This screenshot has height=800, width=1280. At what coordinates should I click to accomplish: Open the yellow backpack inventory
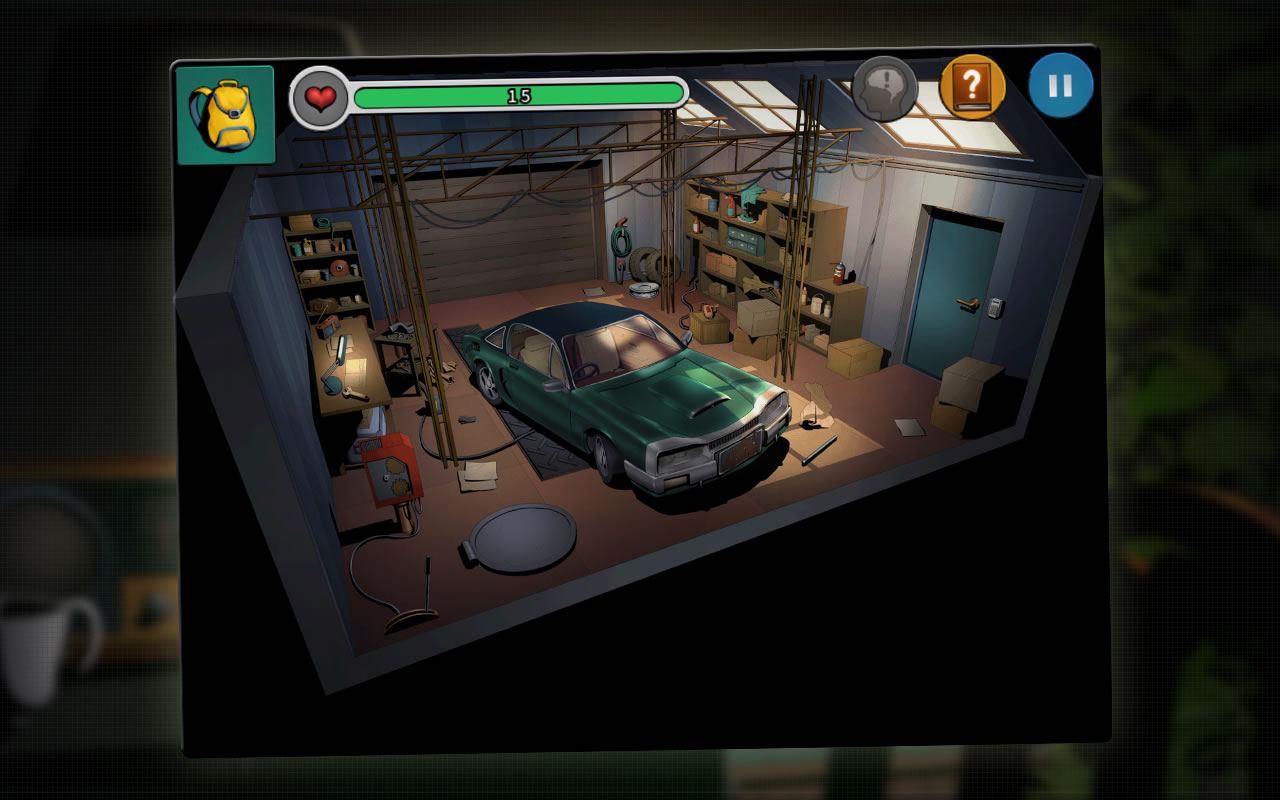coord(225,115)
